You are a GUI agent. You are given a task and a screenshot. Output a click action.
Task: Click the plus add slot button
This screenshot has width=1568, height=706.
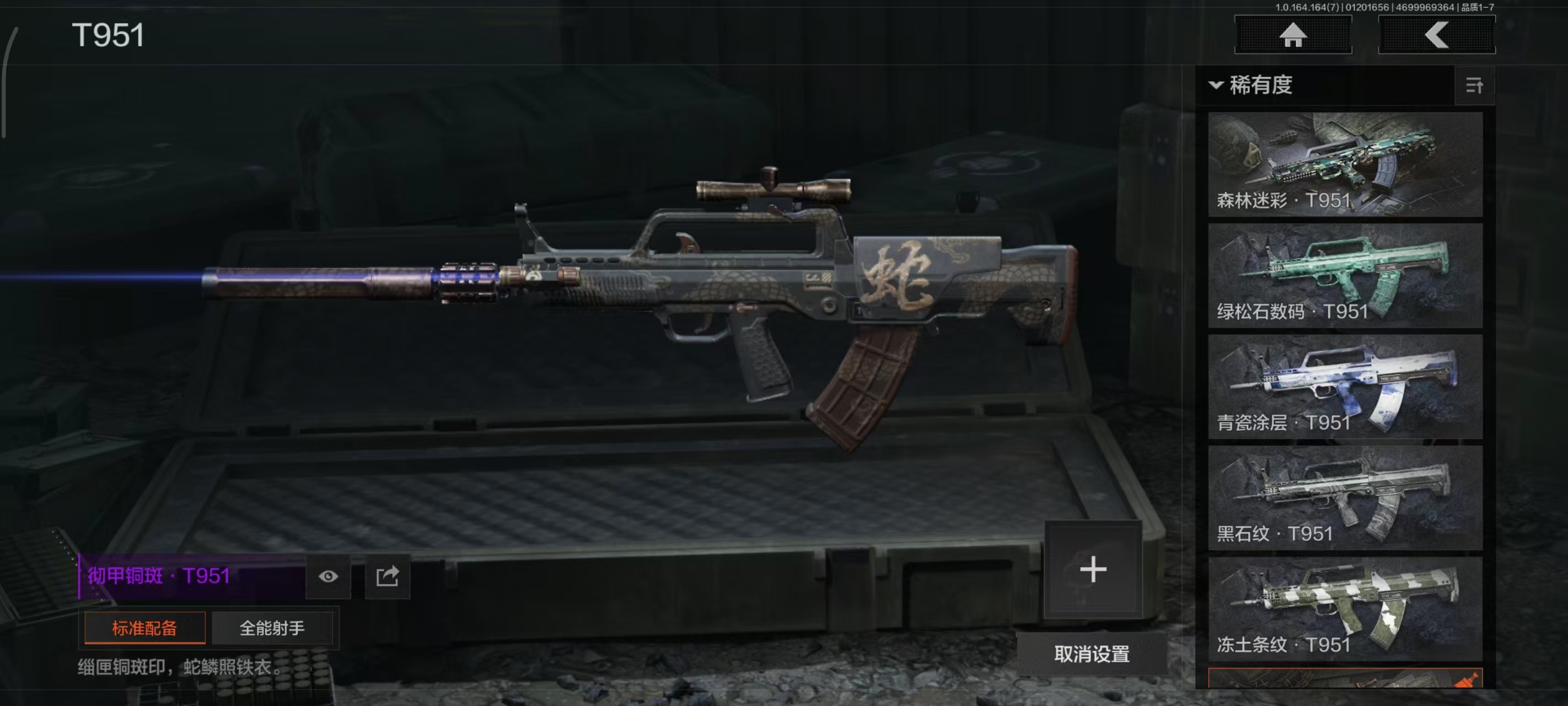coord(1093,570)
